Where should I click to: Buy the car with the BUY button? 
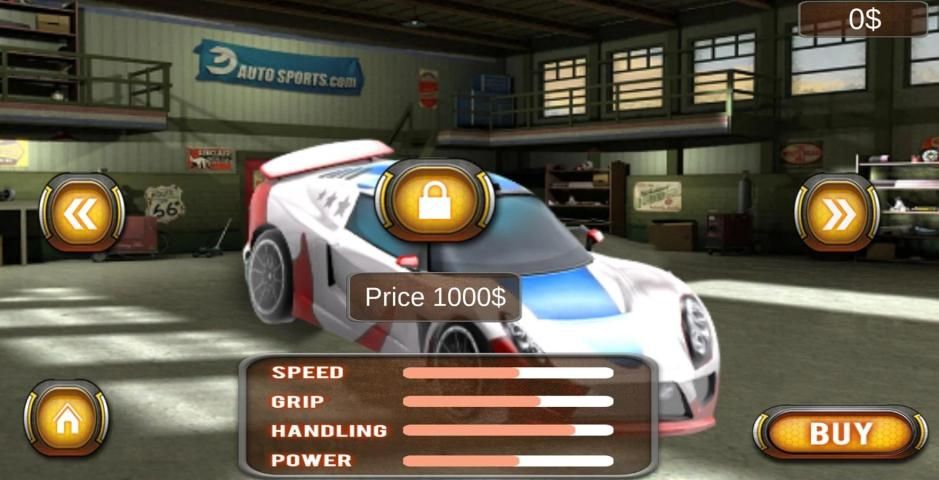click(x=840, y=433)
